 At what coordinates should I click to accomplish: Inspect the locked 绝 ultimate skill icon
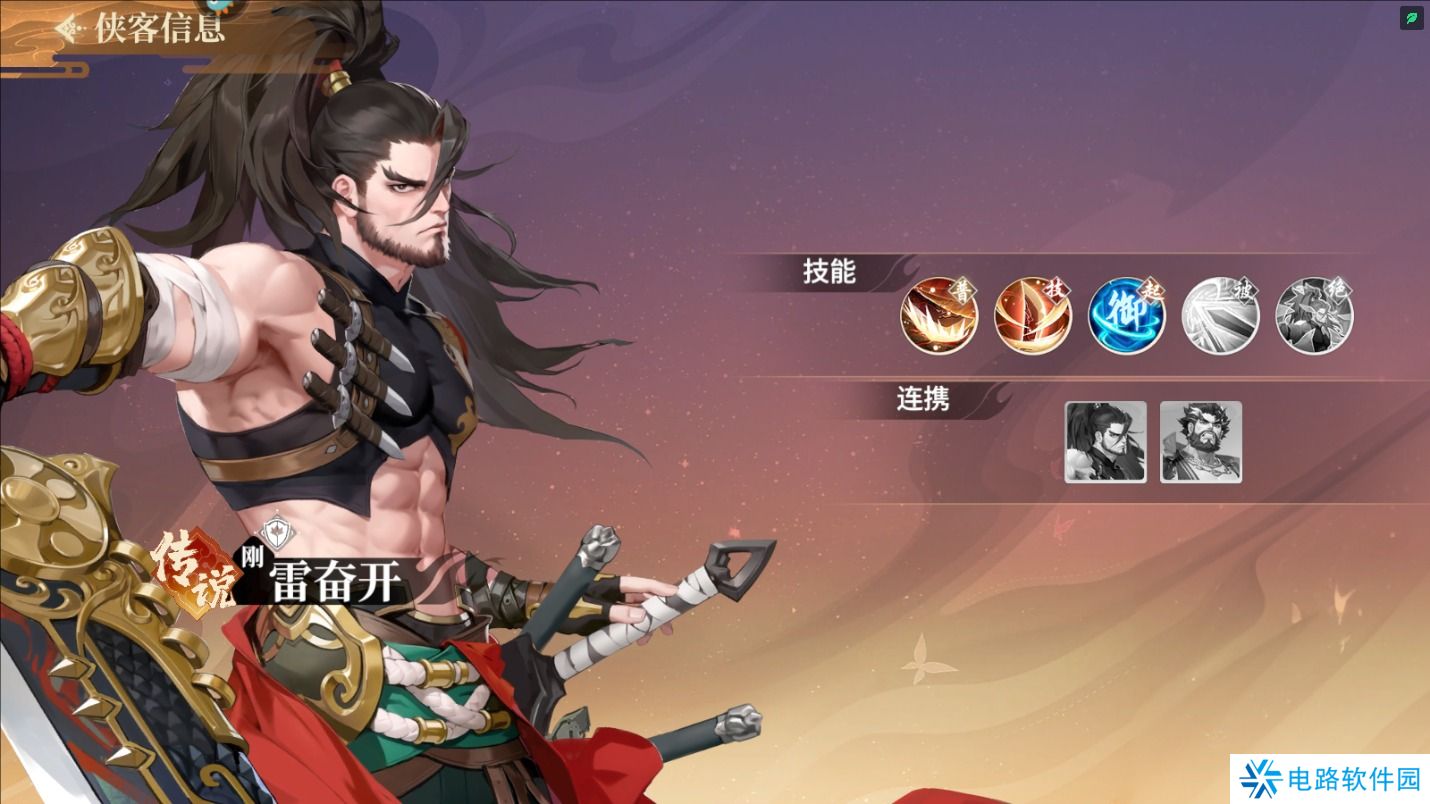coord(1313,315)
